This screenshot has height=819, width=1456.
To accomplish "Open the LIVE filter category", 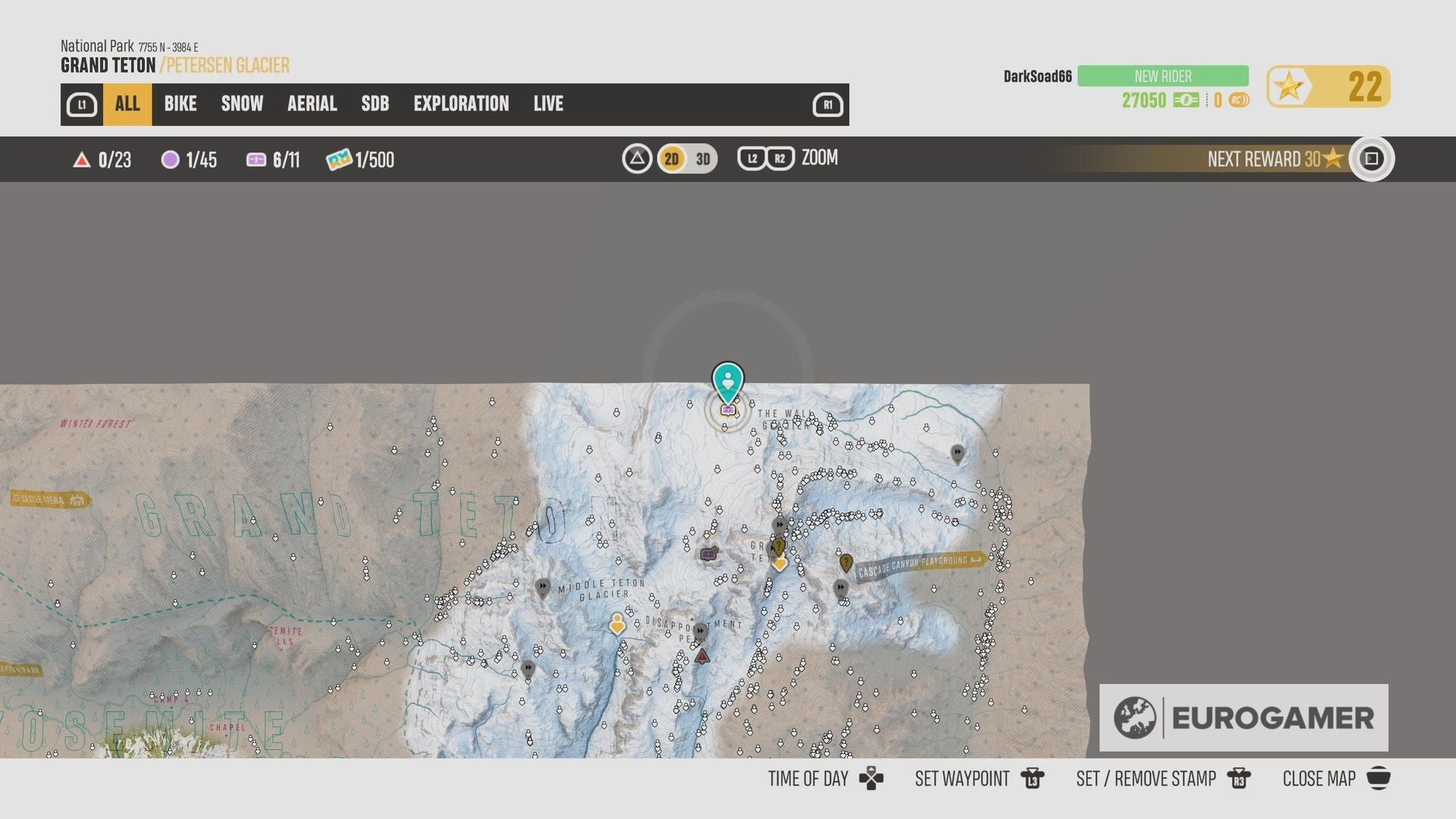I will (548, 104).
